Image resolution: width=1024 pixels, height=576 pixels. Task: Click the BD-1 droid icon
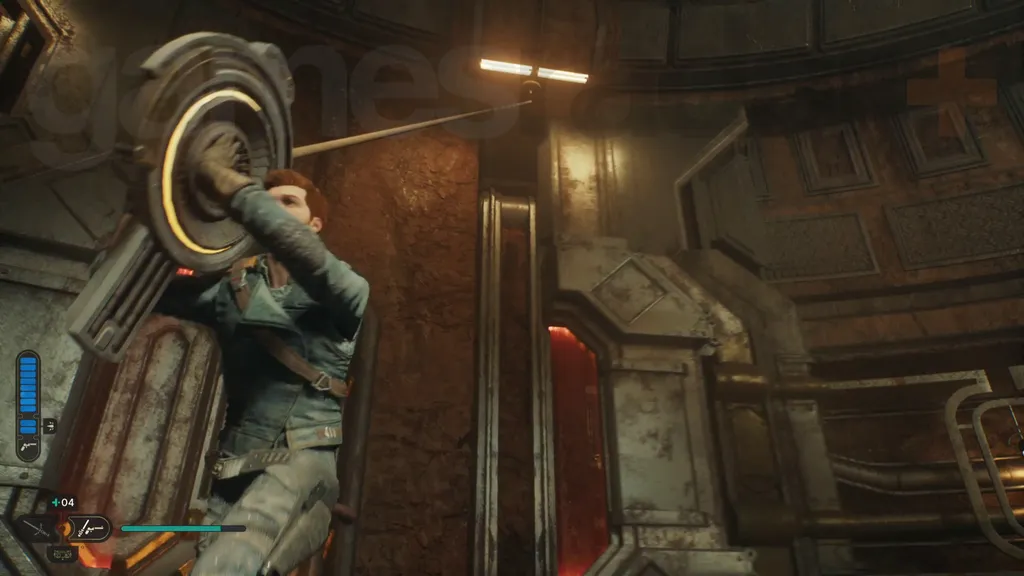(61, 552)
